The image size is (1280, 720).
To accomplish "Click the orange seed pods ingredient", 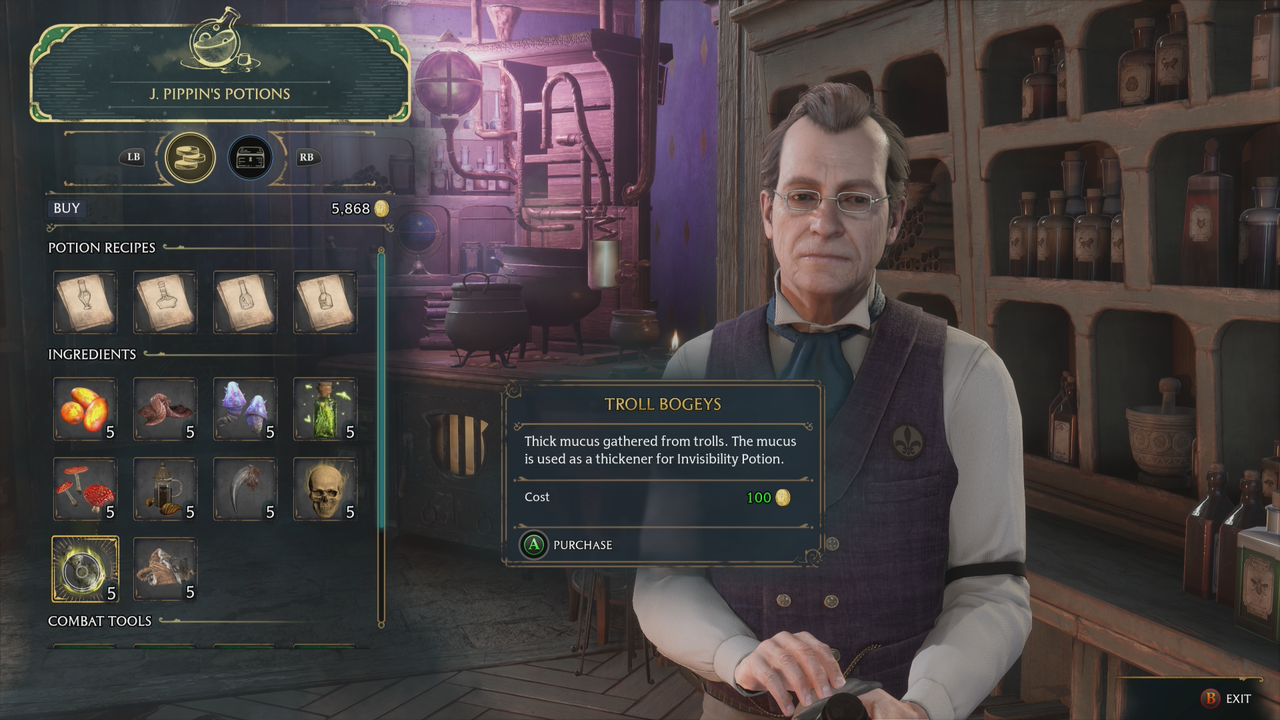I will tap(85, 408).
